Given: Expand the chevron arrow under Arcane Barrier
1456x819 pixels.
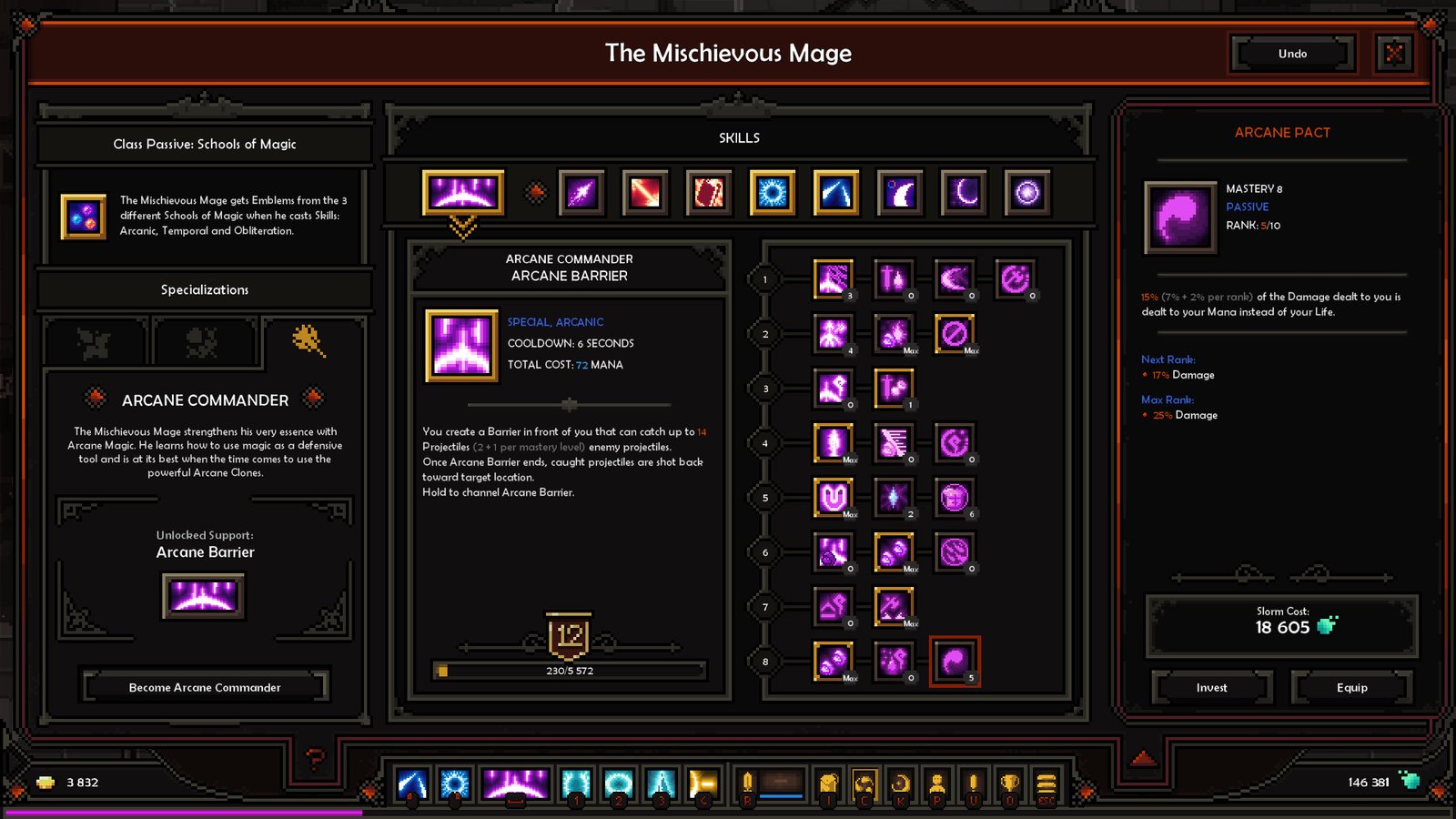Looking at the screenshot, I should pos(463,224).
